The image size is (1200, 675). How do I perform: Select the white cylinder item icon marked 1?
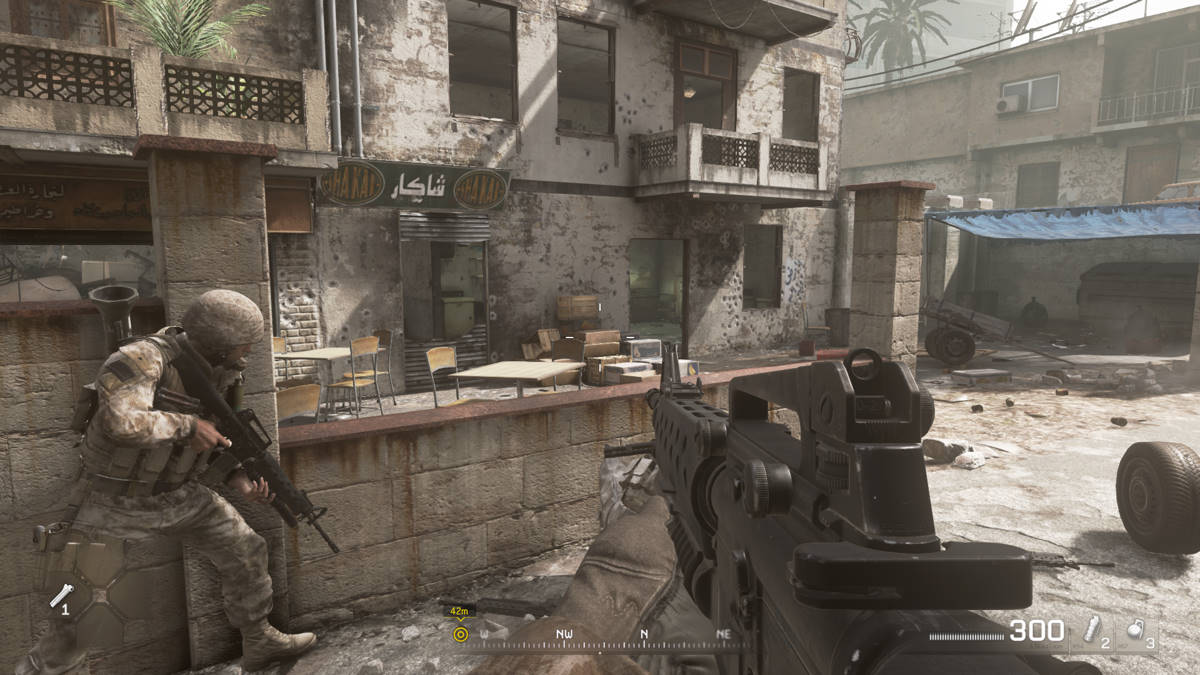coord(62,596)
